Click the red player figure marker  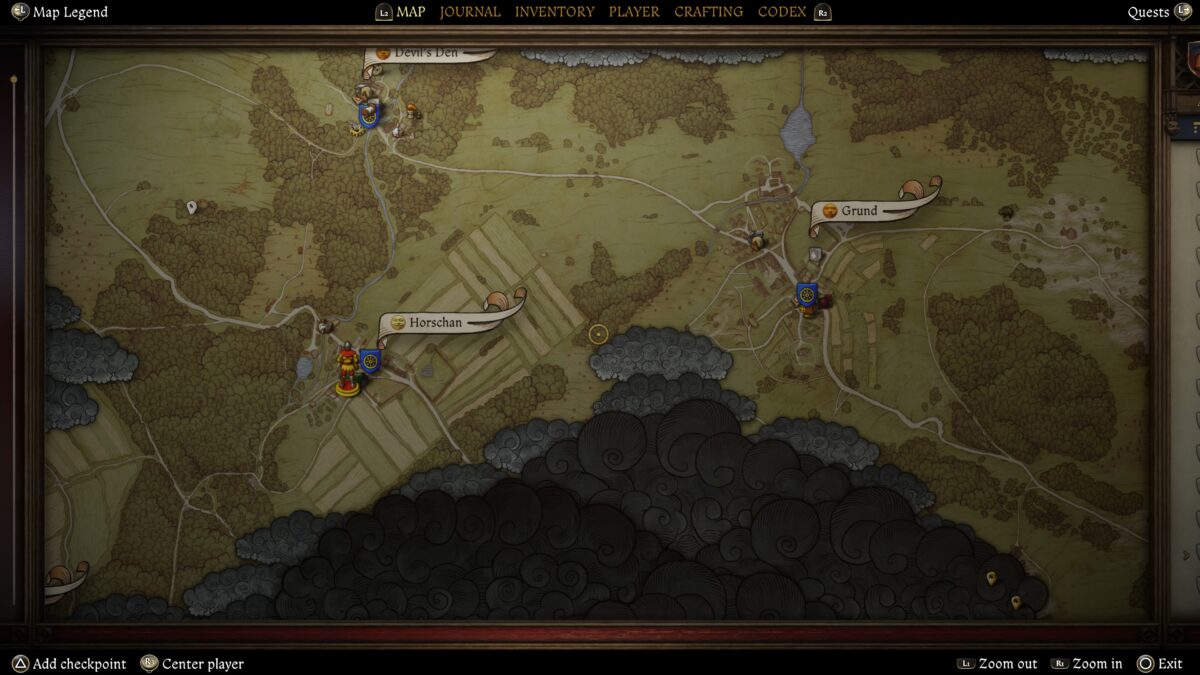click(x=347, y=368)
